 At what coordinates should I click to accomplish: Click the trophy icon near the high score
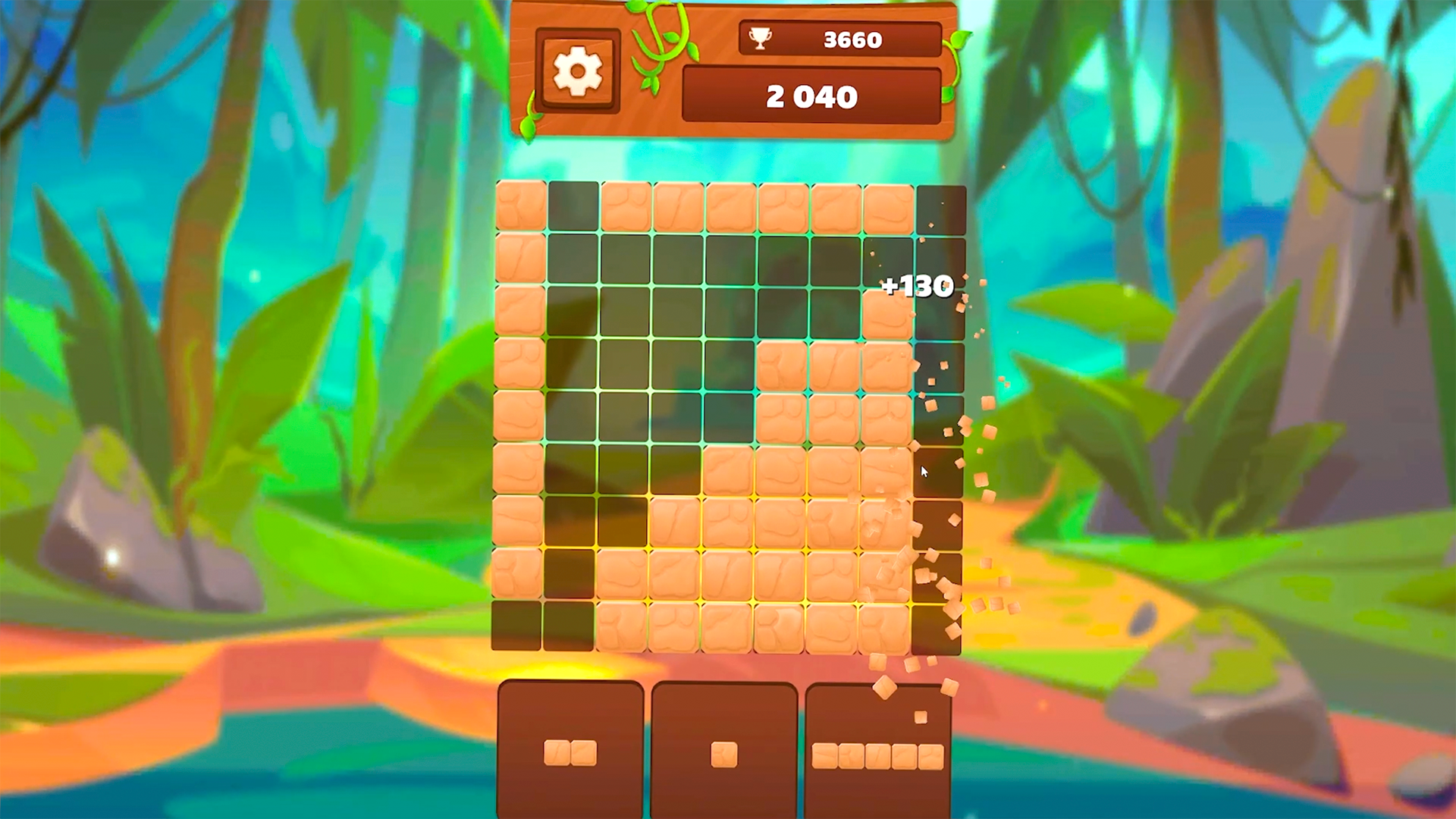pos(761,39)
